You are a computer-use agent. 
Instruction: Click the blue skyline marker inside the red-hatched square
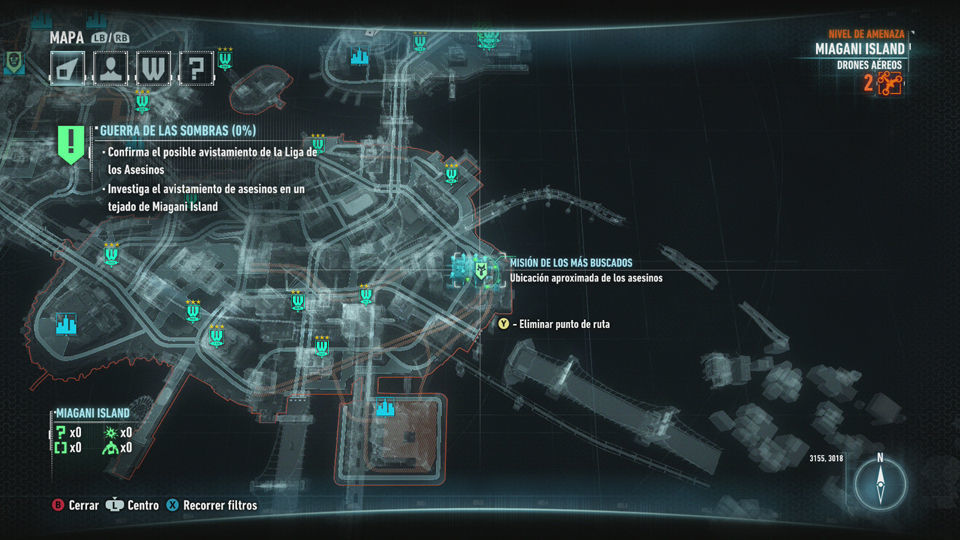pyautogui.click(x=385, y=408)
